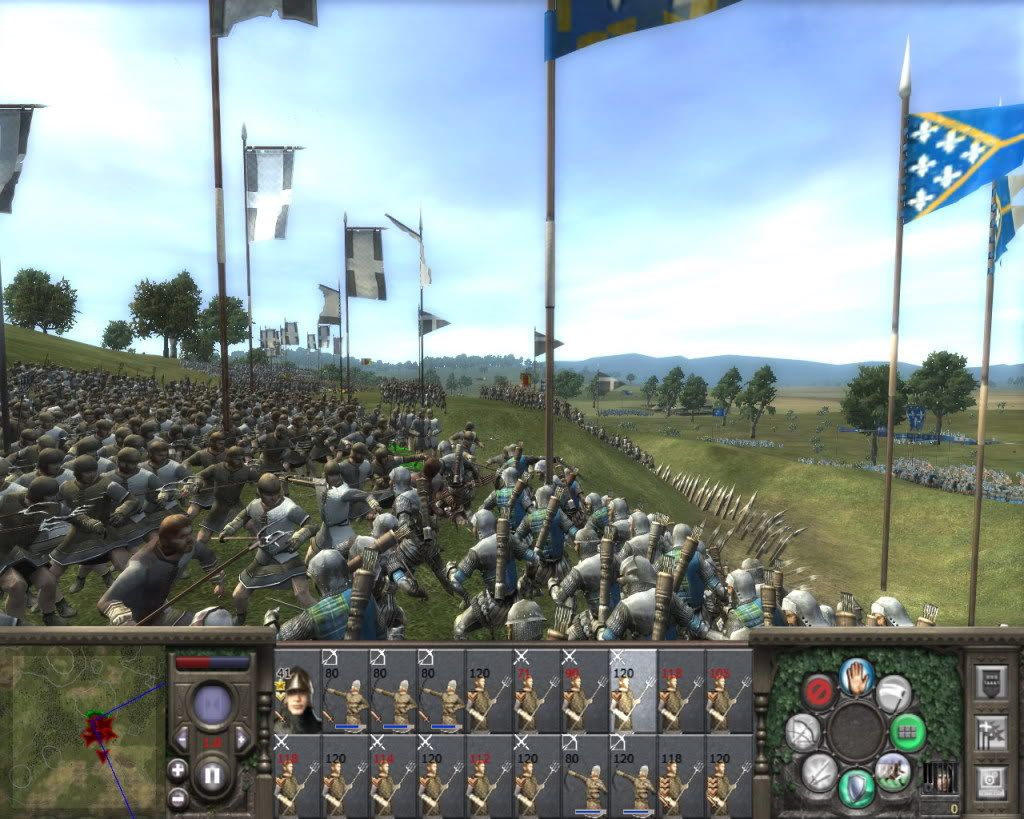
Task: Open the group formations flags button
Action: click(991, 731)
